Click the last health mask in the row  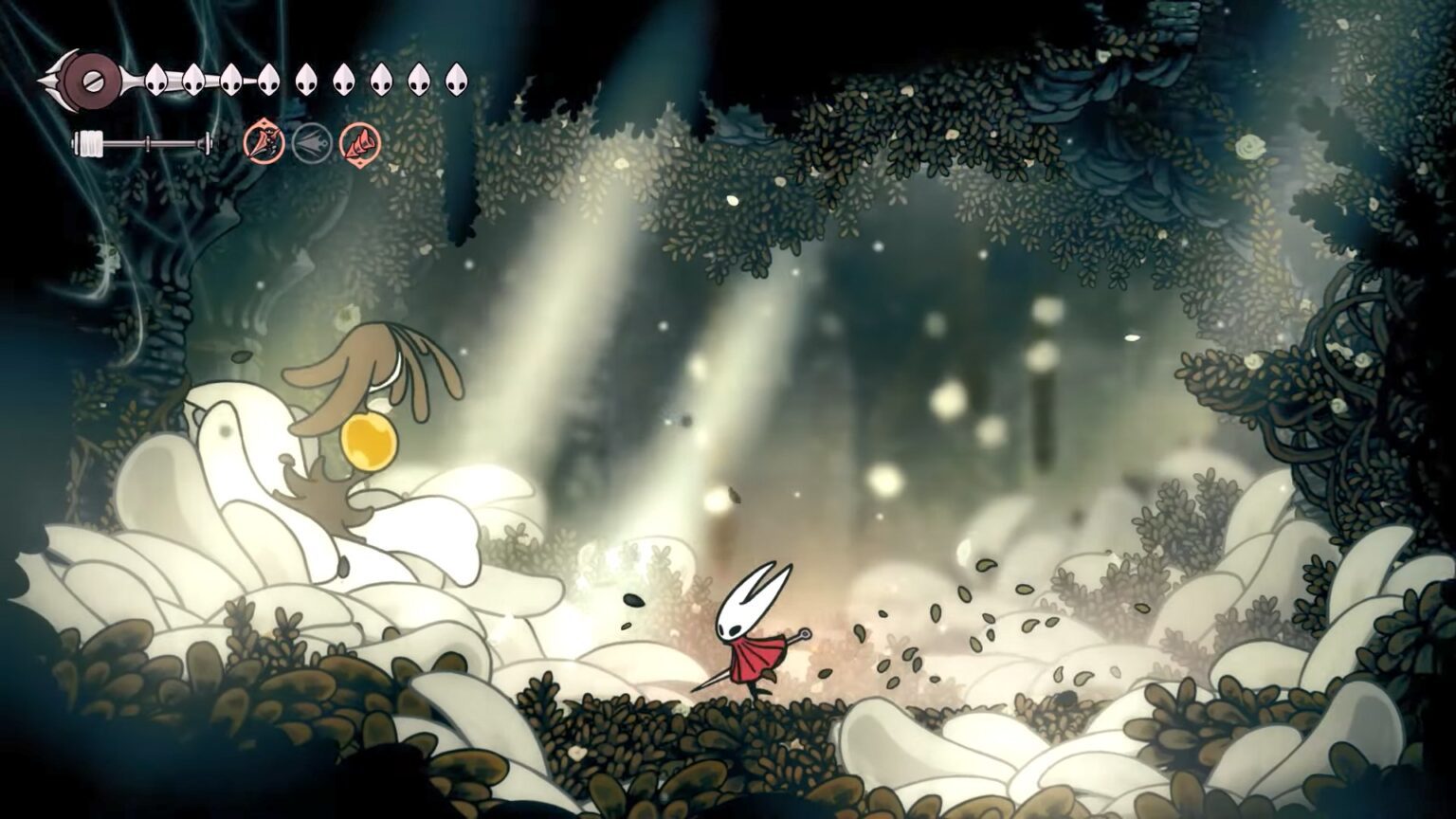tap(455, 78)
